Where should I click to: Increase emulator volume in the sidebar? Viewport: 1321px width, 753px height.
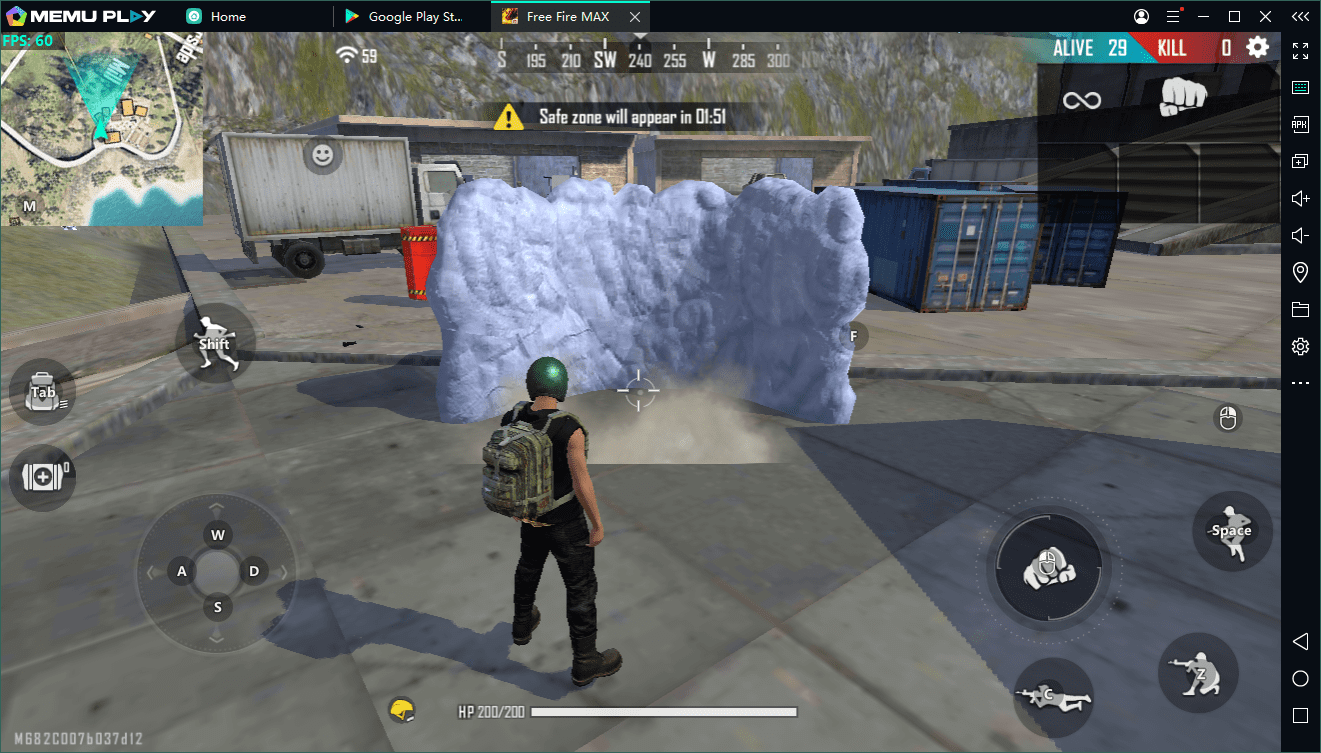click(x=1300, y=198)
